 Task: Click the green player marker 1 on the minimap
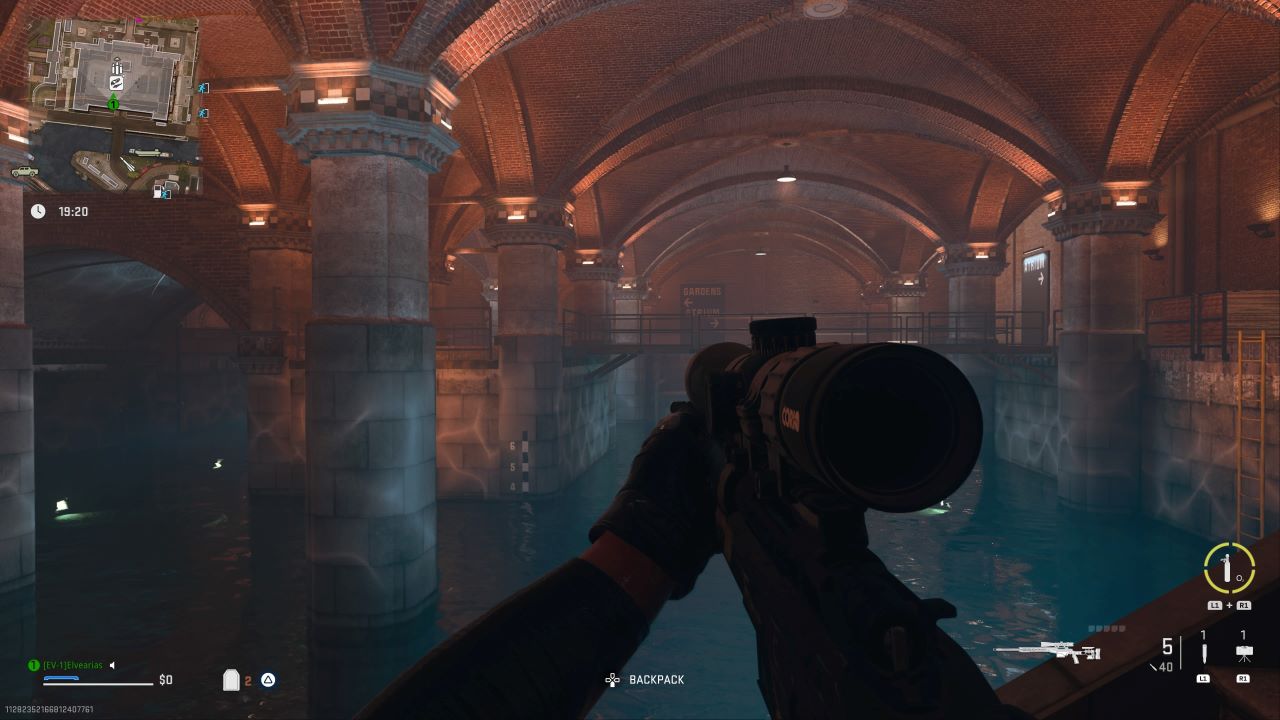[x=114, y=104]
